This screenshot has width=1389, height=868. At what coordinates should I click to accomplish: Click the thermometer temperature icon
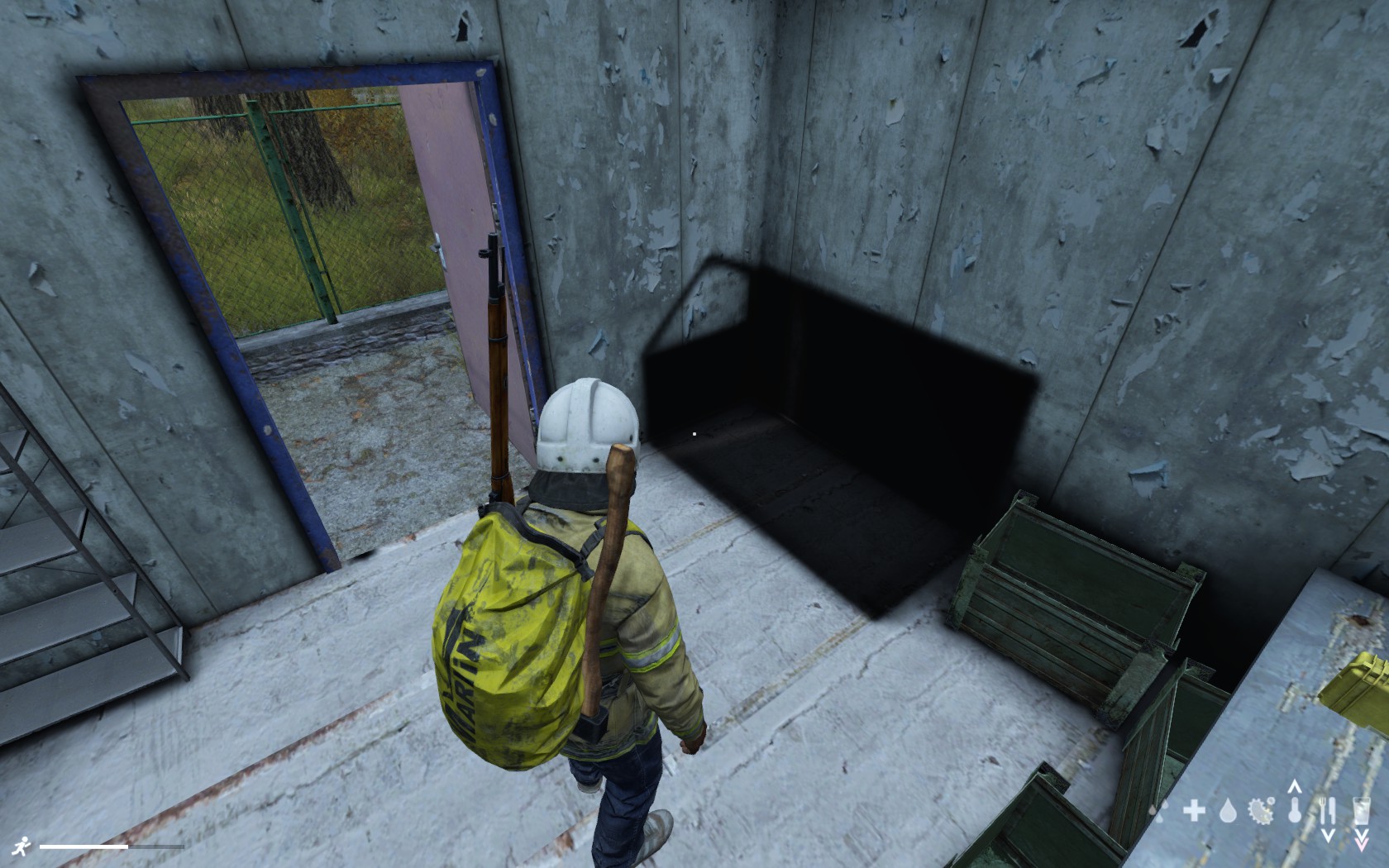click(x=1295, y=811)
